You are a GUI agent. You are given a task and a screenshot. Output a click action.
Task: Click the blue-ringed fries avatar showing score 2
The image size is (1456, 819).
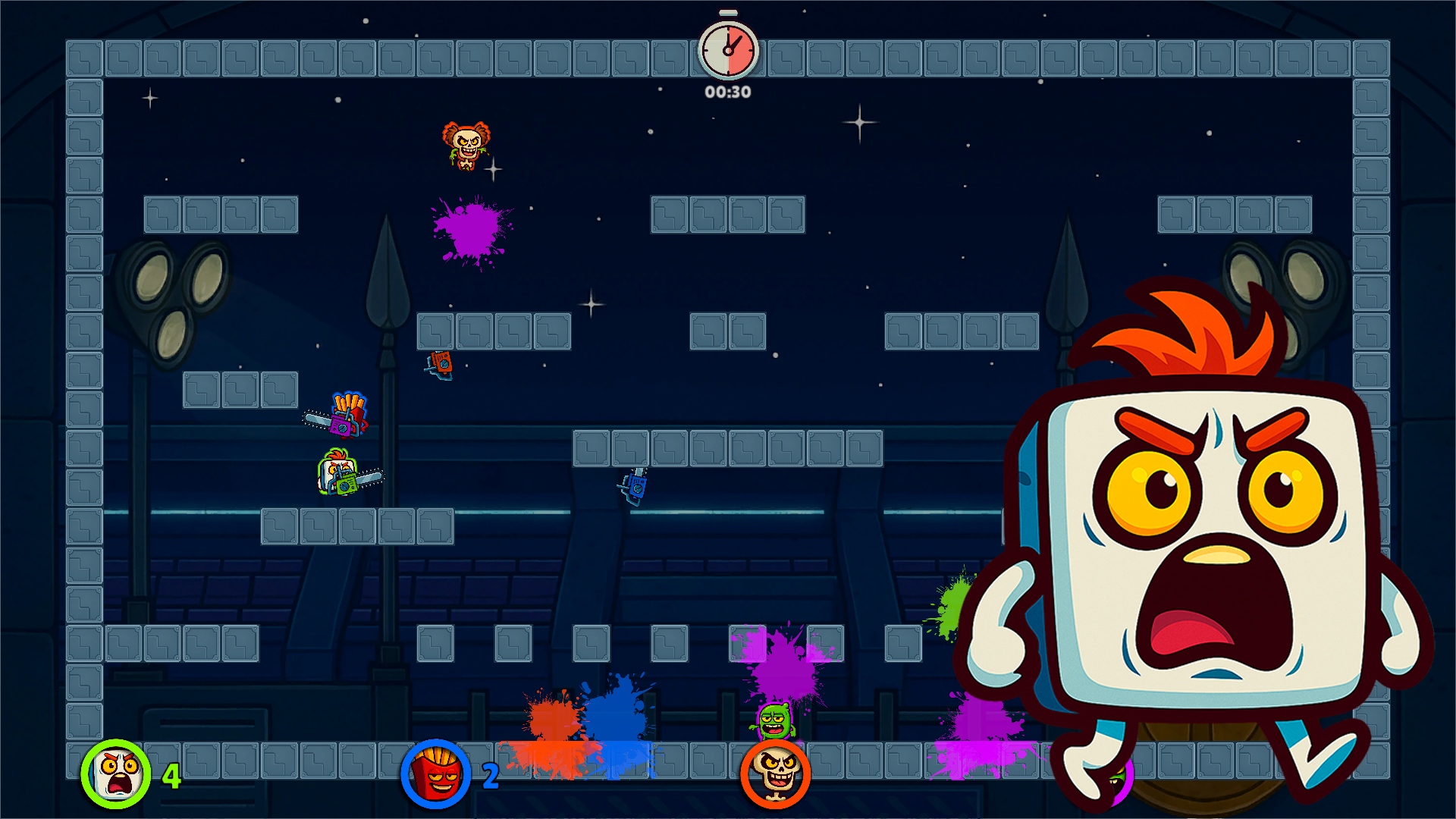[x=432, y=775]
